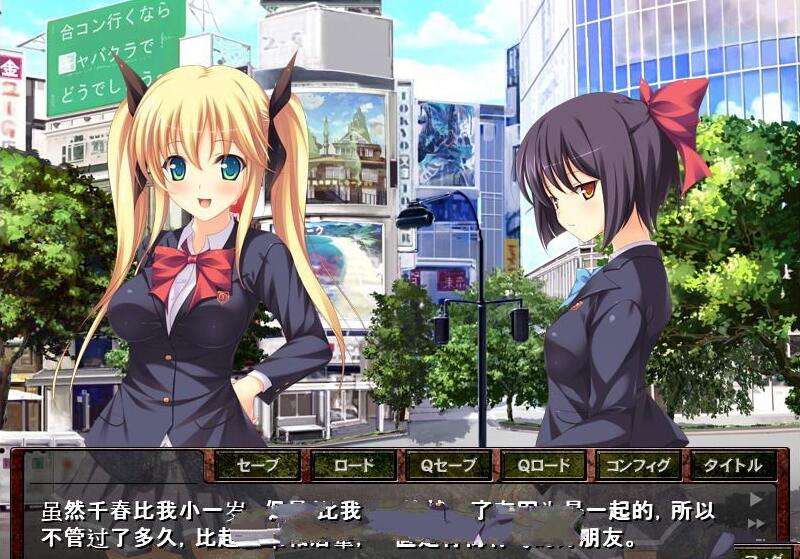Quick save with the Qセーブ button
This screenshot has width=800, height=559.
pyautogui.click(x=448, y=465)
